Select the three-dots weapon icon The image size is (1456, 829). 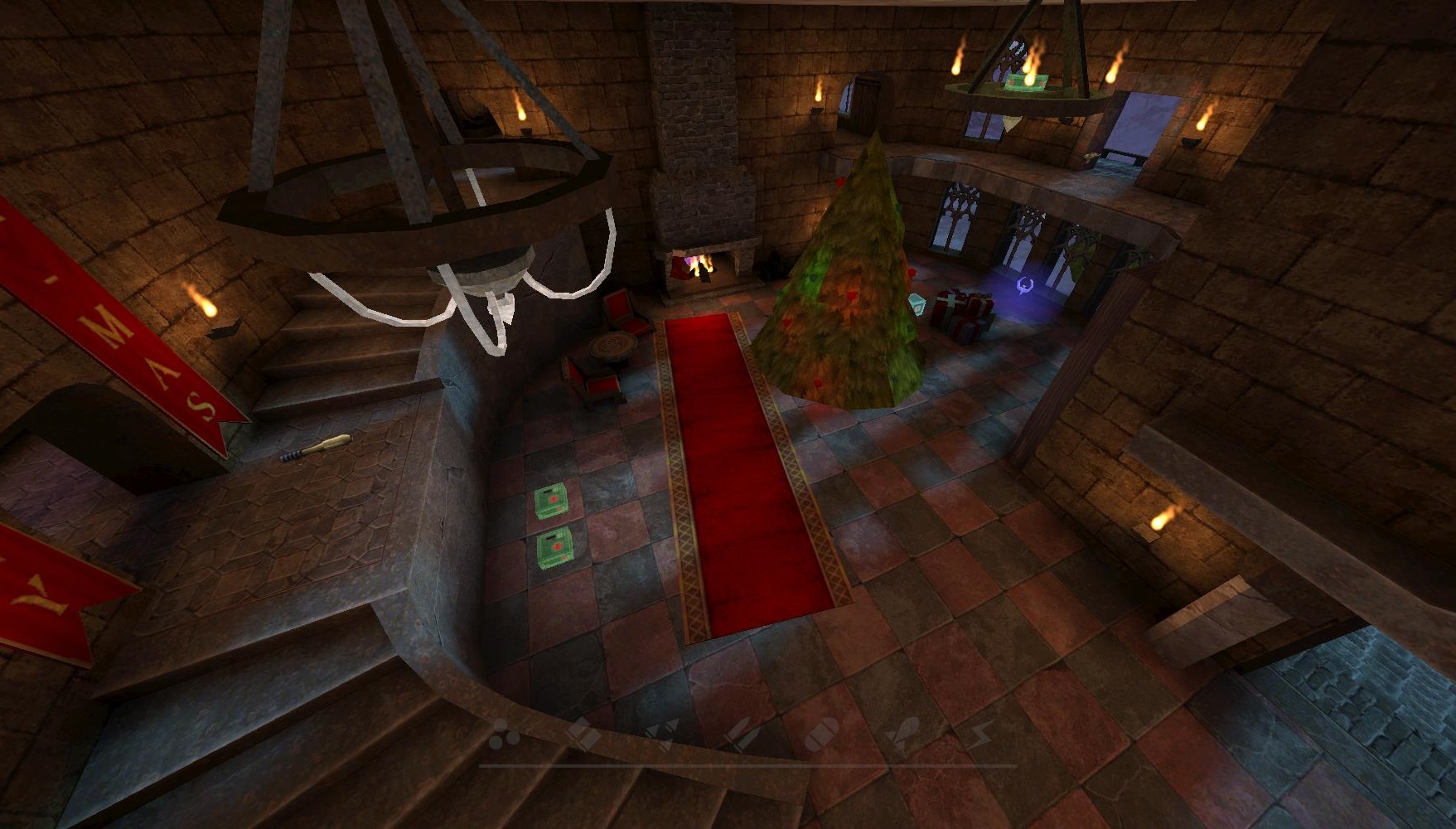pos(504,734)
